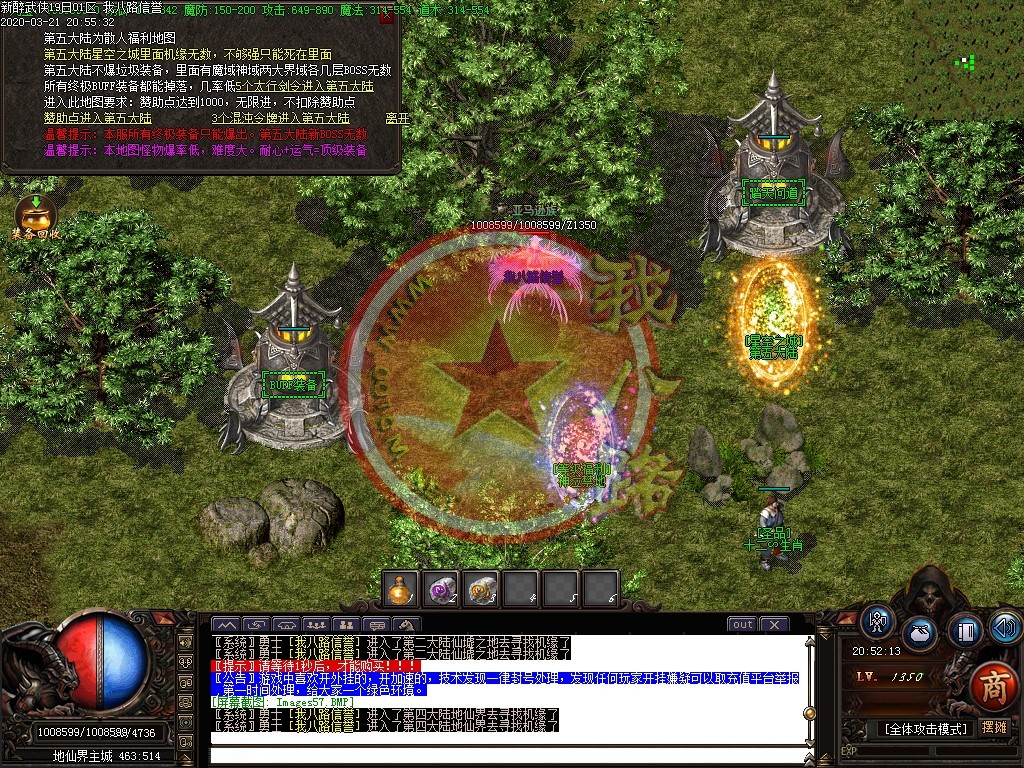
Task: Click the chat panel's out button
Action: (x=742, y=624)
